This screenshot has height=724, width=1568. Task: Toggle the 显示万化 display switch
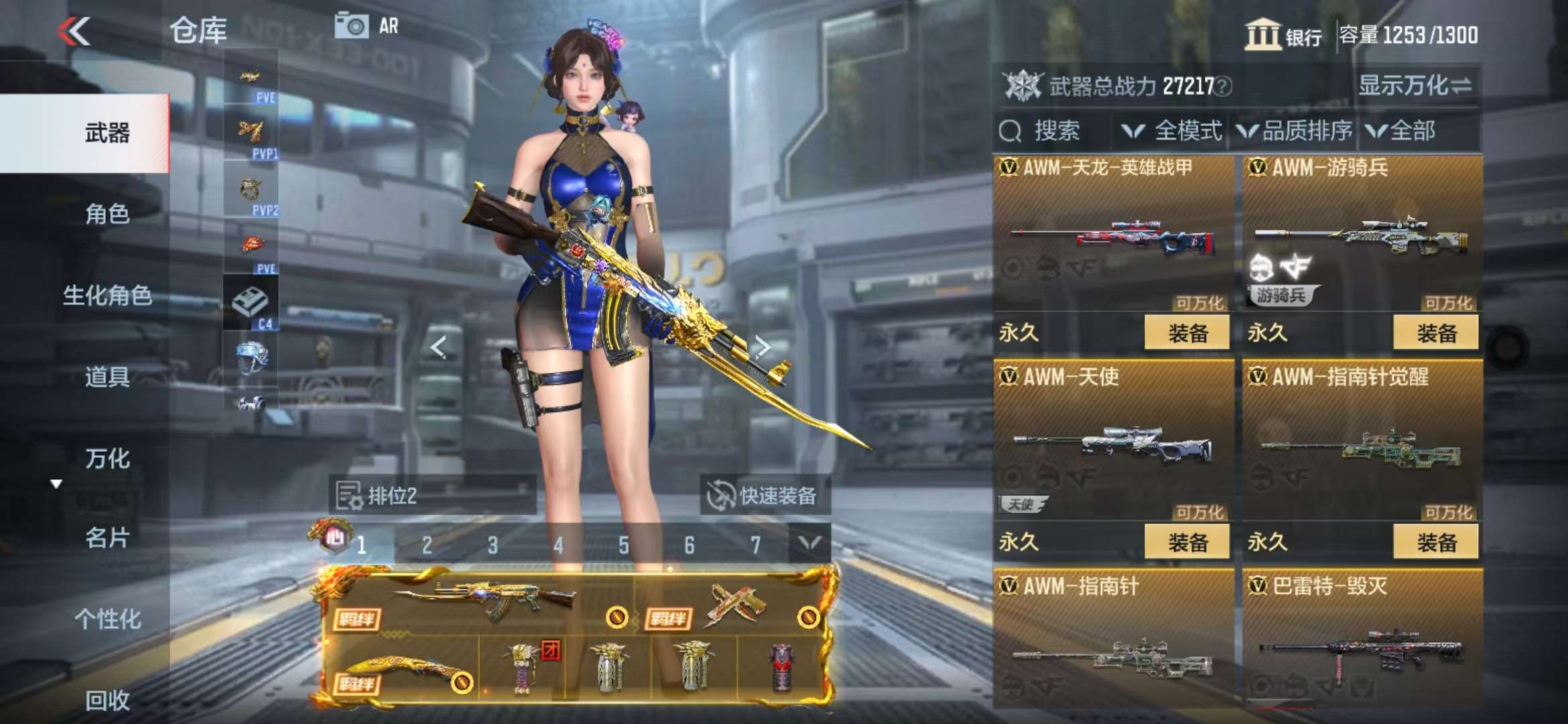pos(1414,86)
